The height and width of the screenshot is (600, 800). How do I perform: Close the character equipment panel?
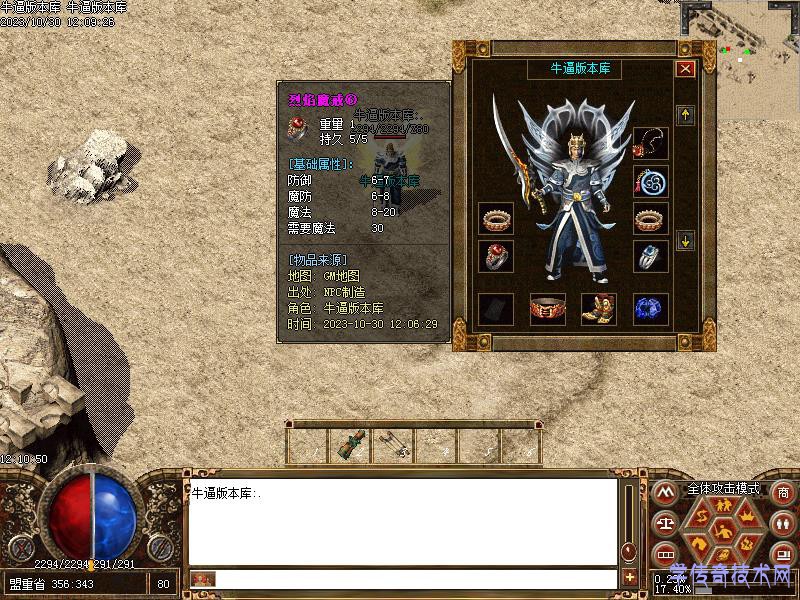point(685,69)
